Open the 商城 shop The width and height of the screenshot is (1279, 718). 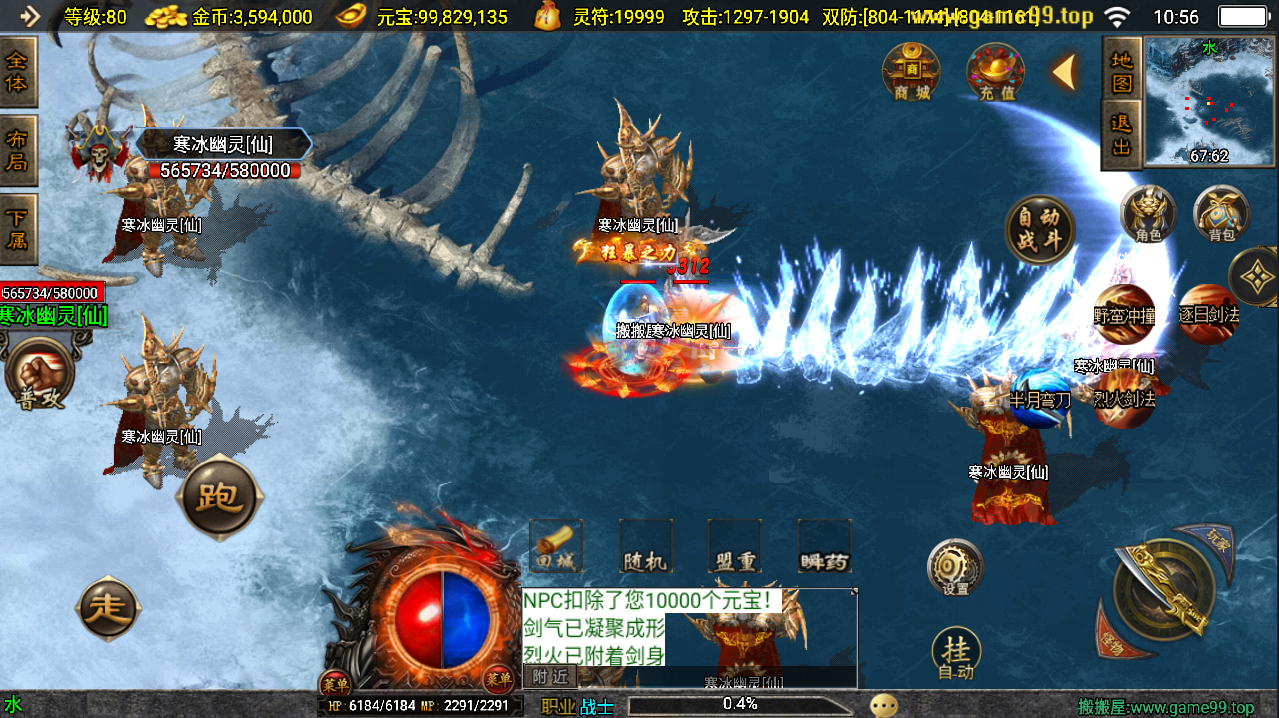click(x=911, y=72)
